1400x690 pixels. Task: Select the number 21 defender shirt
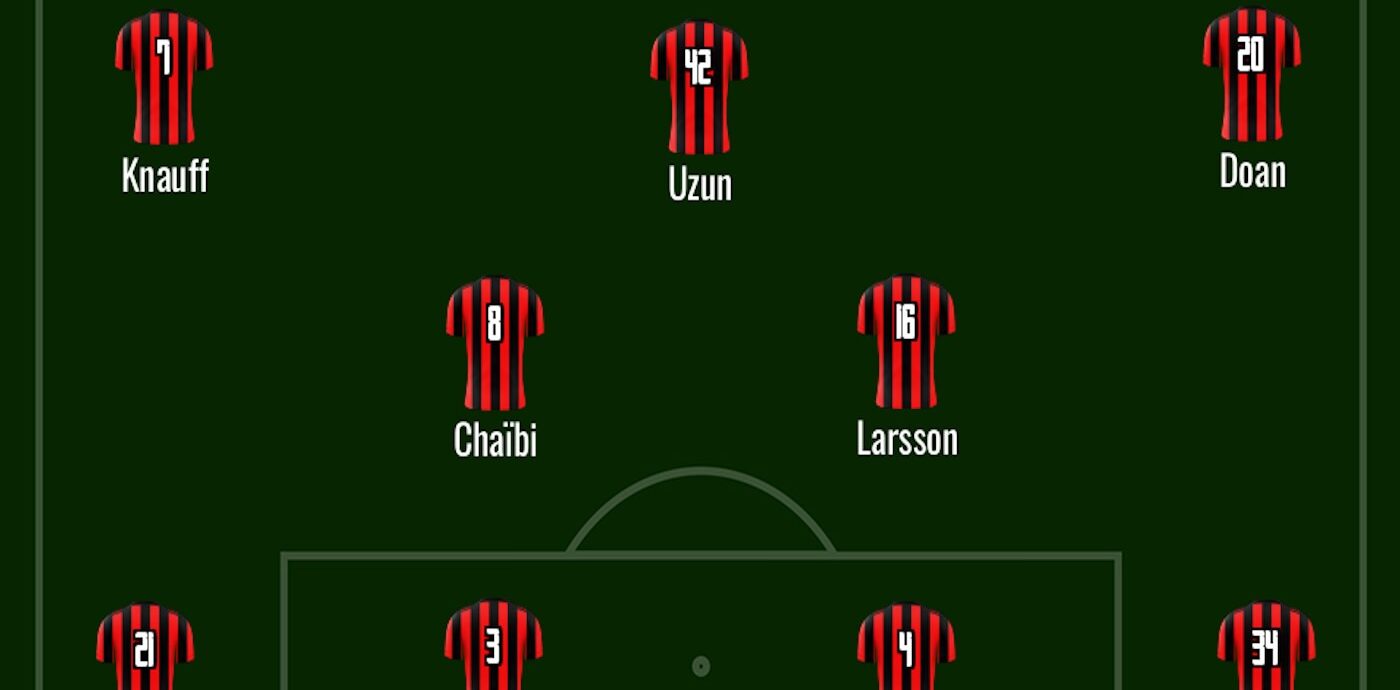tap(145, 648)
